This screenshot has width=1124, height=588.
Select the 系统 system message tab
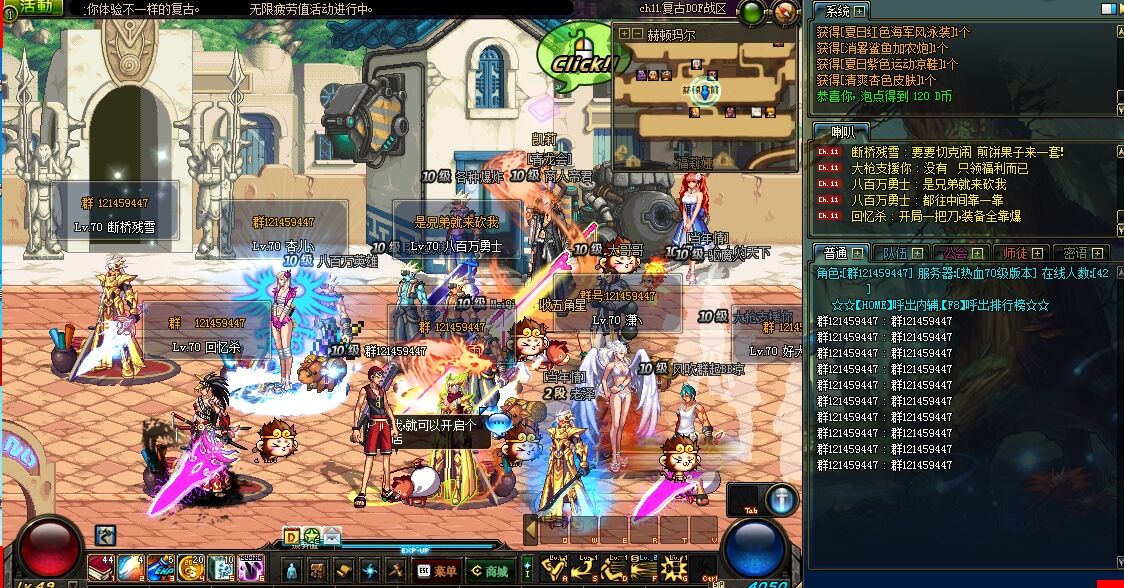point(841,11)
